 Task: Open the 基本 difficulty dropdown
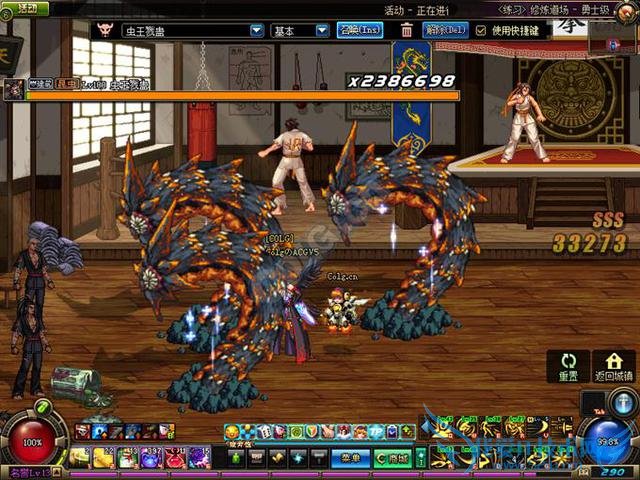[x=322, y=31]
